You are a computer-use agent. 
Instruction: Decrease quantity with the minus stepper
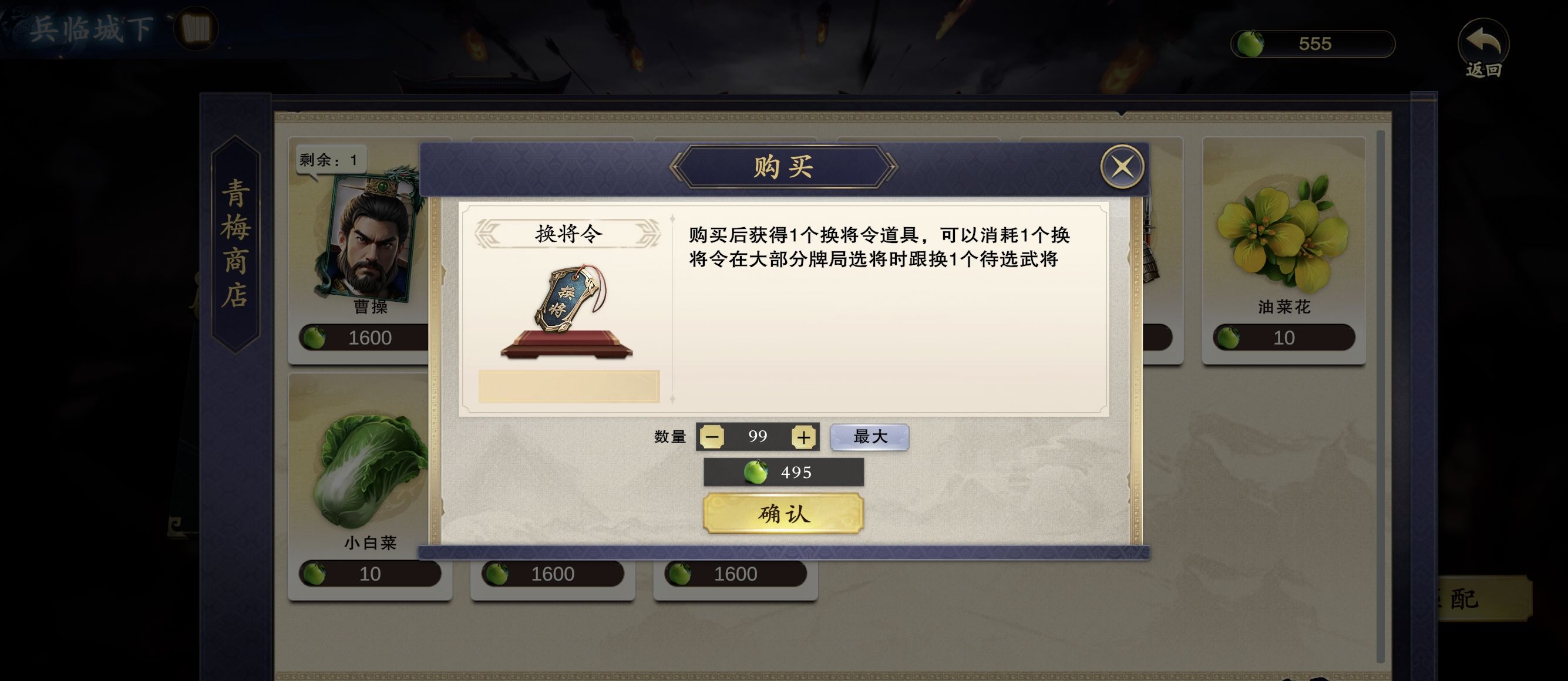(712, 436)
